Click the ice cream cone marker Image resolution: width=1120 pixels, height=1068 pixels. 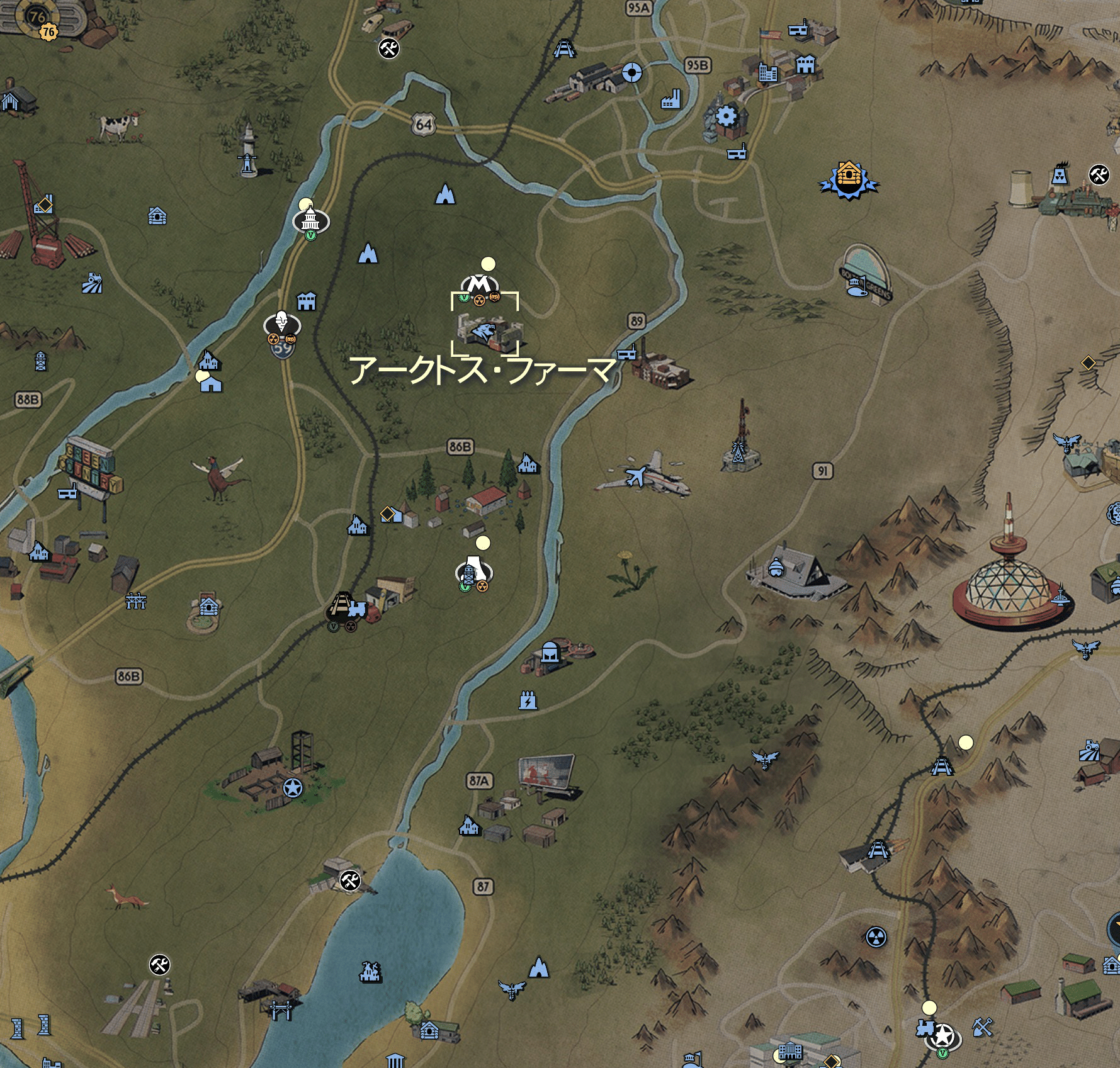[x=281, y=323]
